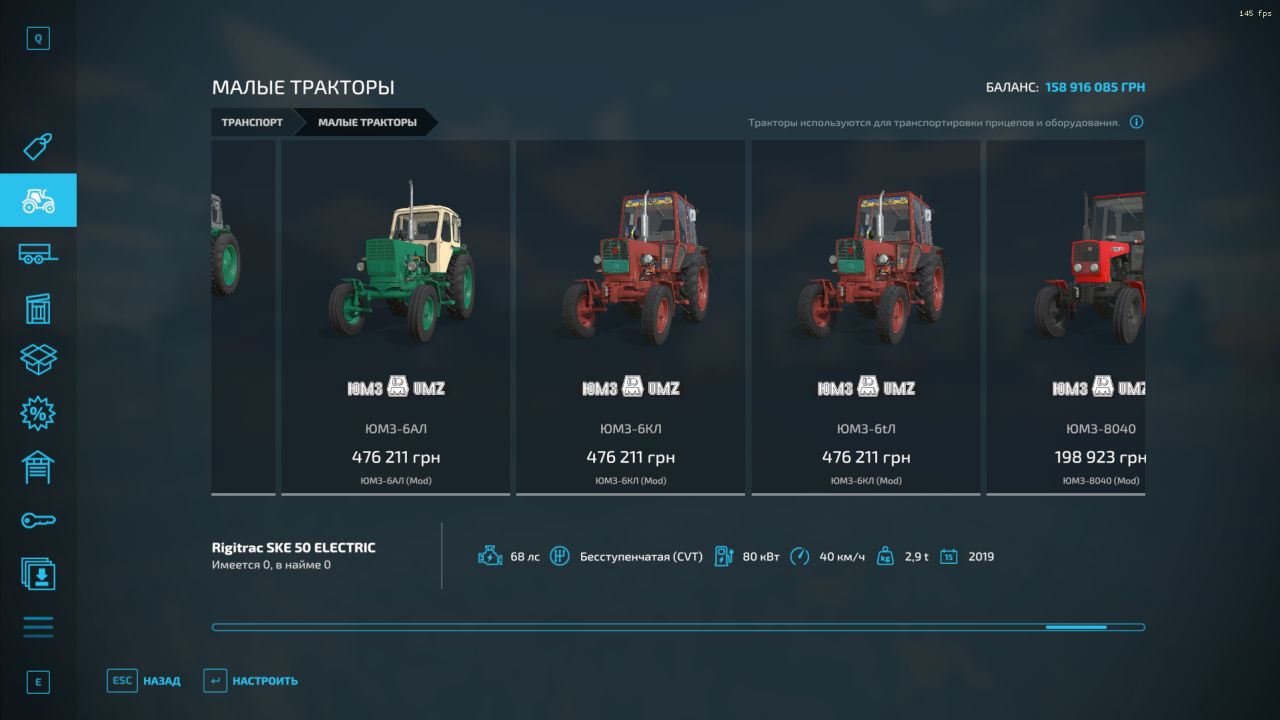1280x720 pixels.
Task: Click the НАСТРОИТЬ configure button
Action: tap(251, 681)
